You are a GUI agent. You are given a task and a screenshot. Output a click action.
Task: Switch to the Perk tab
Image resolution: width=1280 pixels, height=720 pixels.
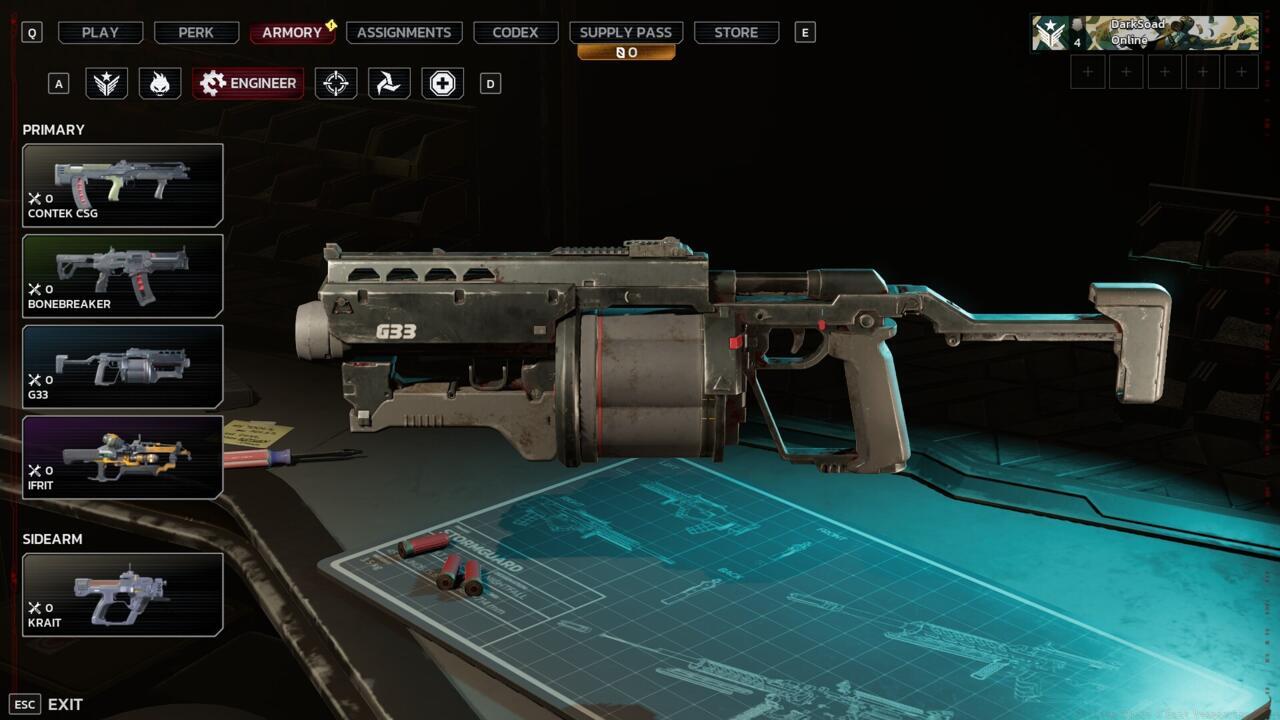[x=196, y=33]
